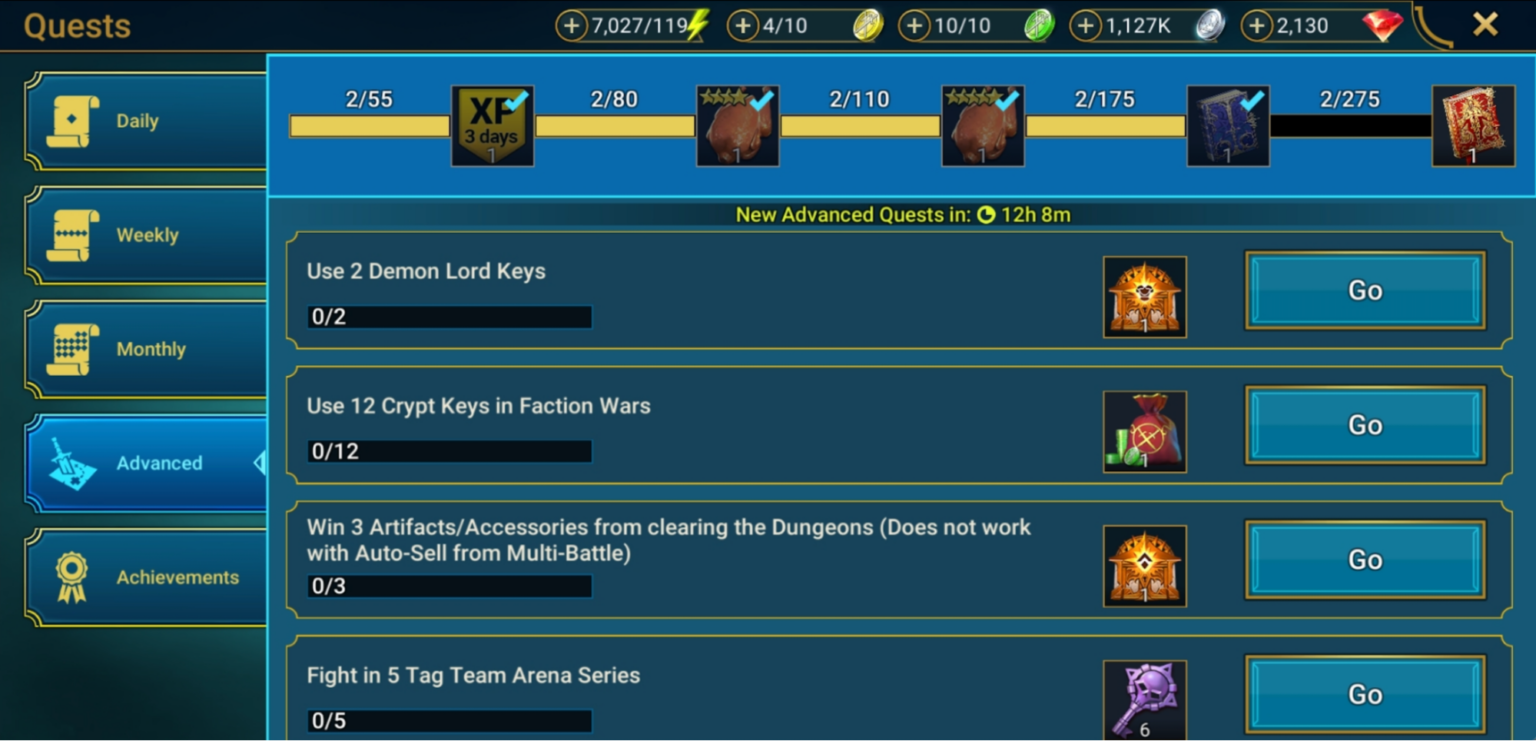The height and width of the screenshot is (741, 1536).
Task: Click the plus button next to energy counter
Action: 573,25
